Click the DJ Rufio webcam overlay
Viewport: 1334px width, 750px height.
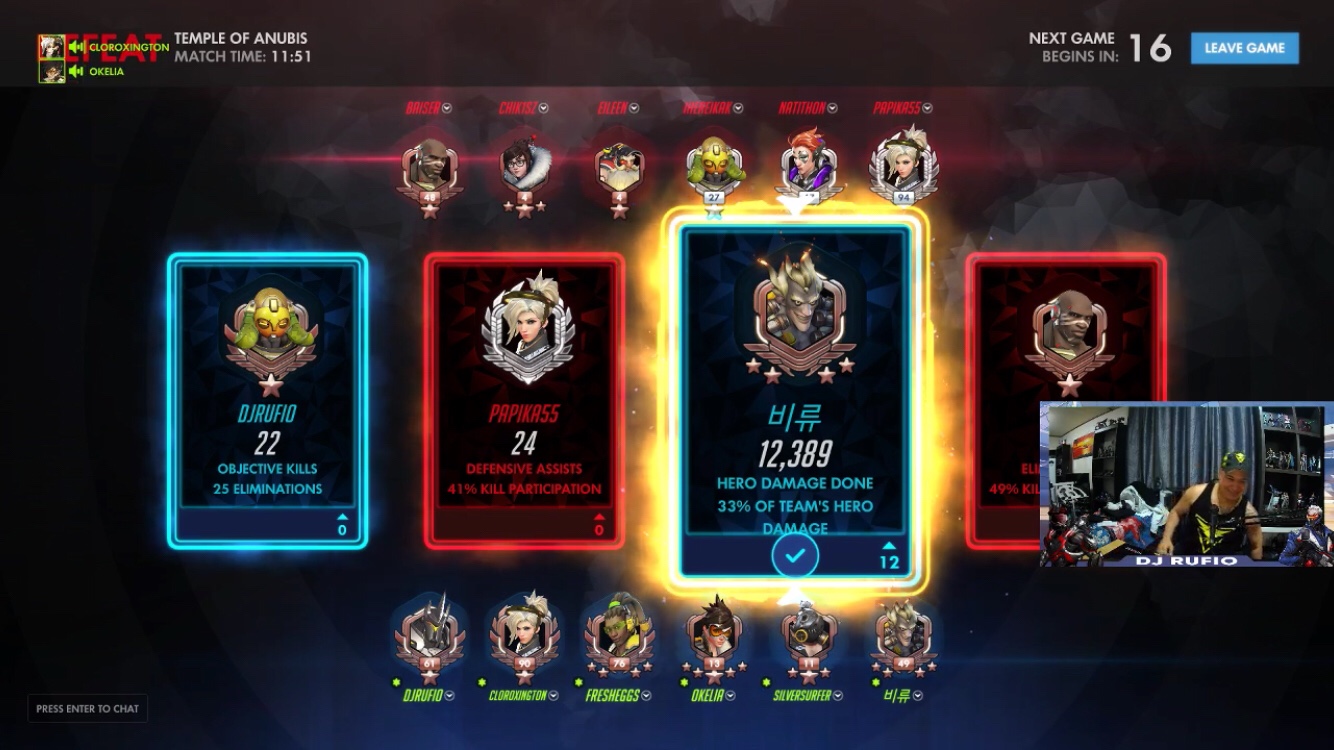1186,484
